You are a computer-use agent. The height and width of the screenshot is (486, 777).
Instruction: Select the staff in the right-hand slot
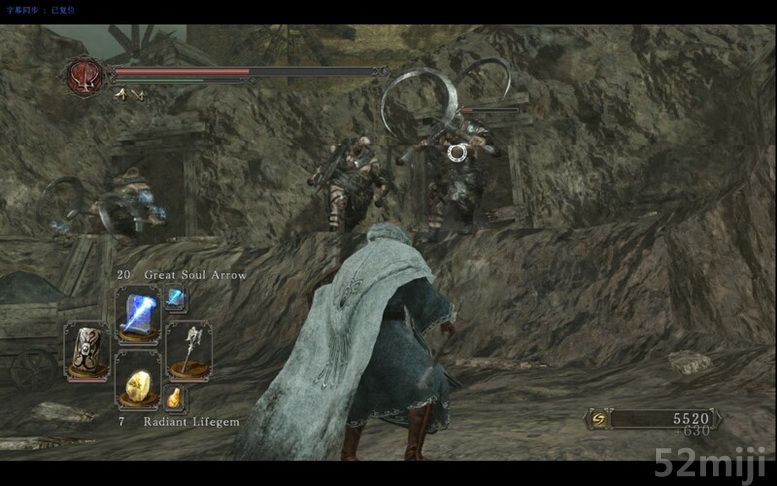(x=188, y=349)
